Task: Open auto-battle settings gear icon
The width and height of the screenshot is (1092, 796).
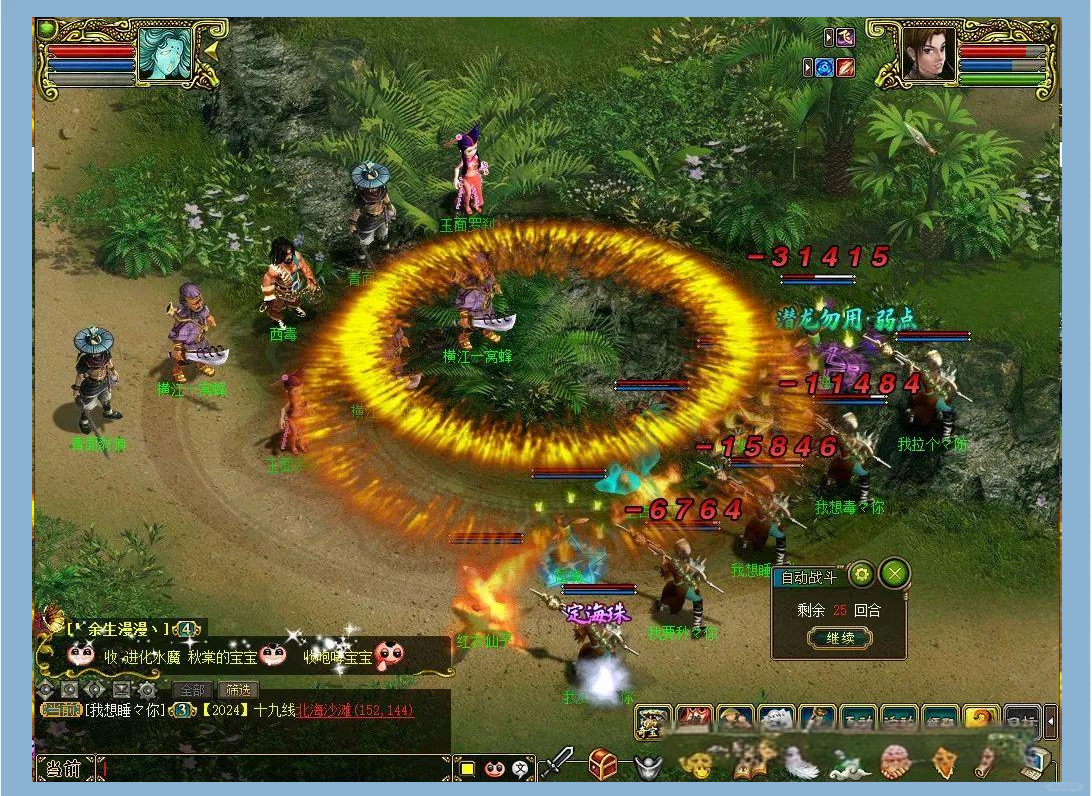Action: point(861,575)
